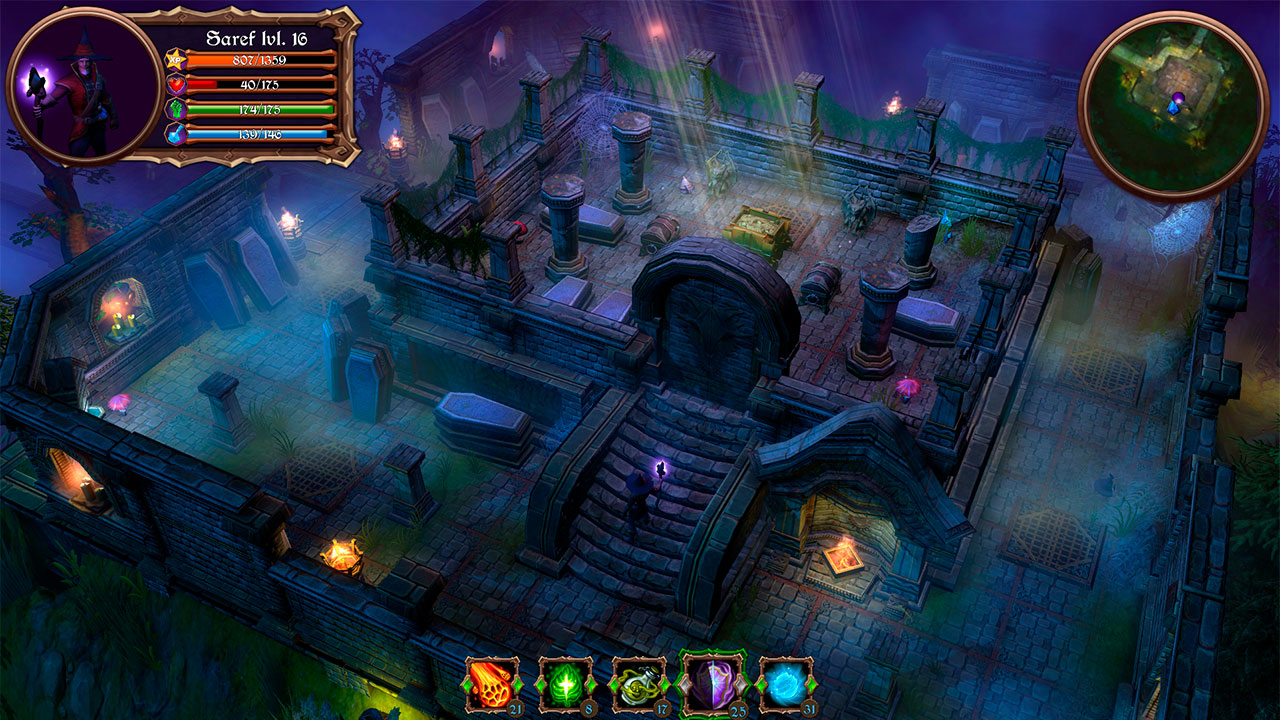Click the player marker on the minimap
The image size is (1280, 720).
click(x=1178, y=103)
